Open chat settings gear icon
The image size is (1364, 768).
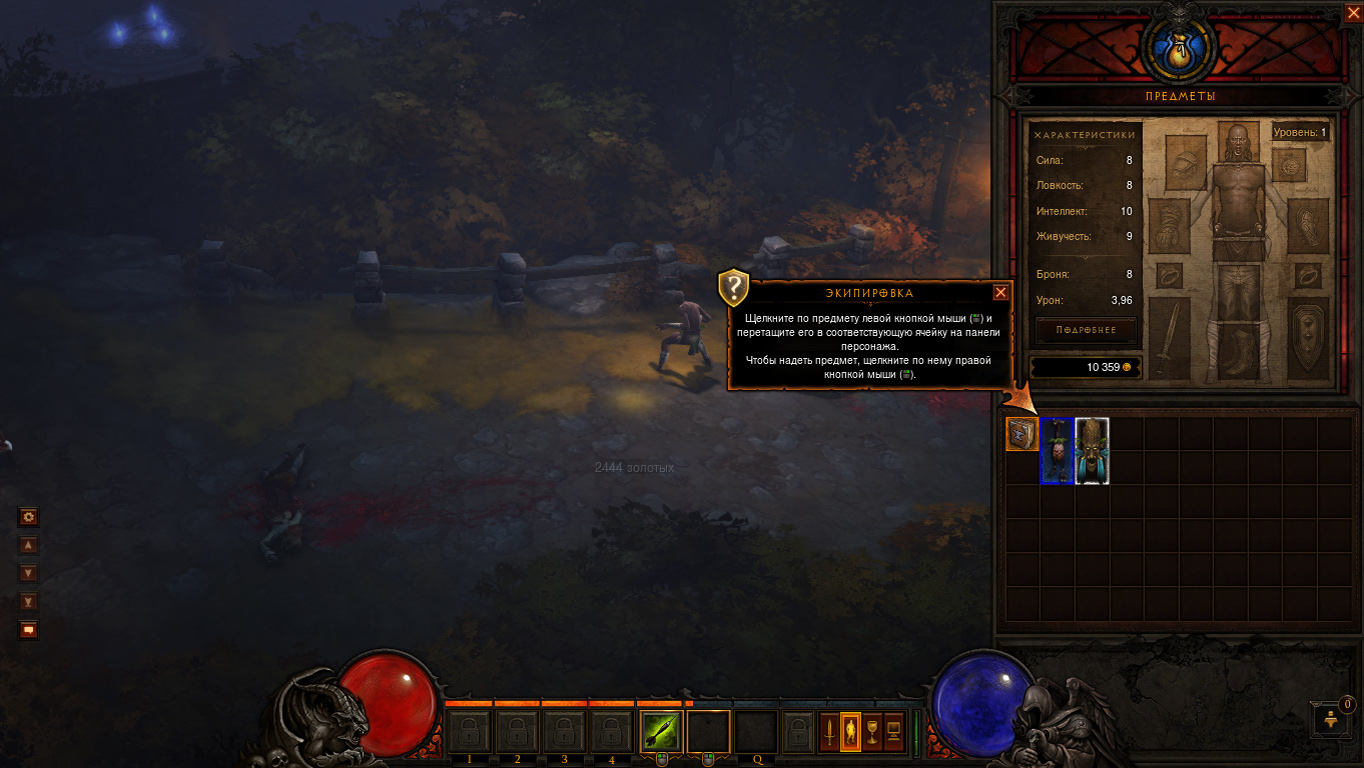click(x=29, y=517)
